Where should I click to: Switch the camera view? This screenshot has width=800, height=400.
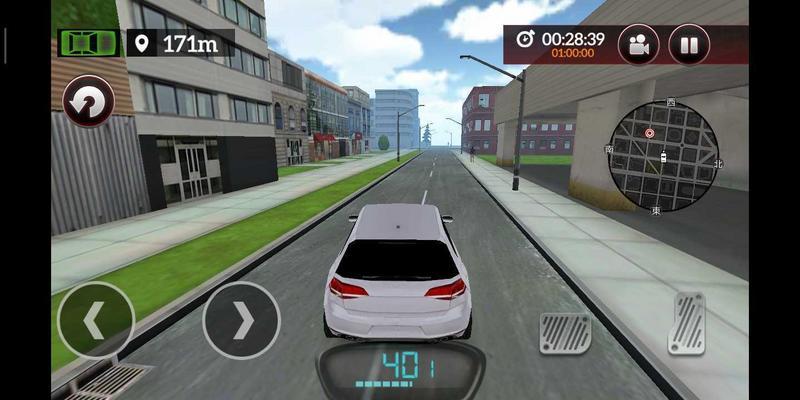638,44
